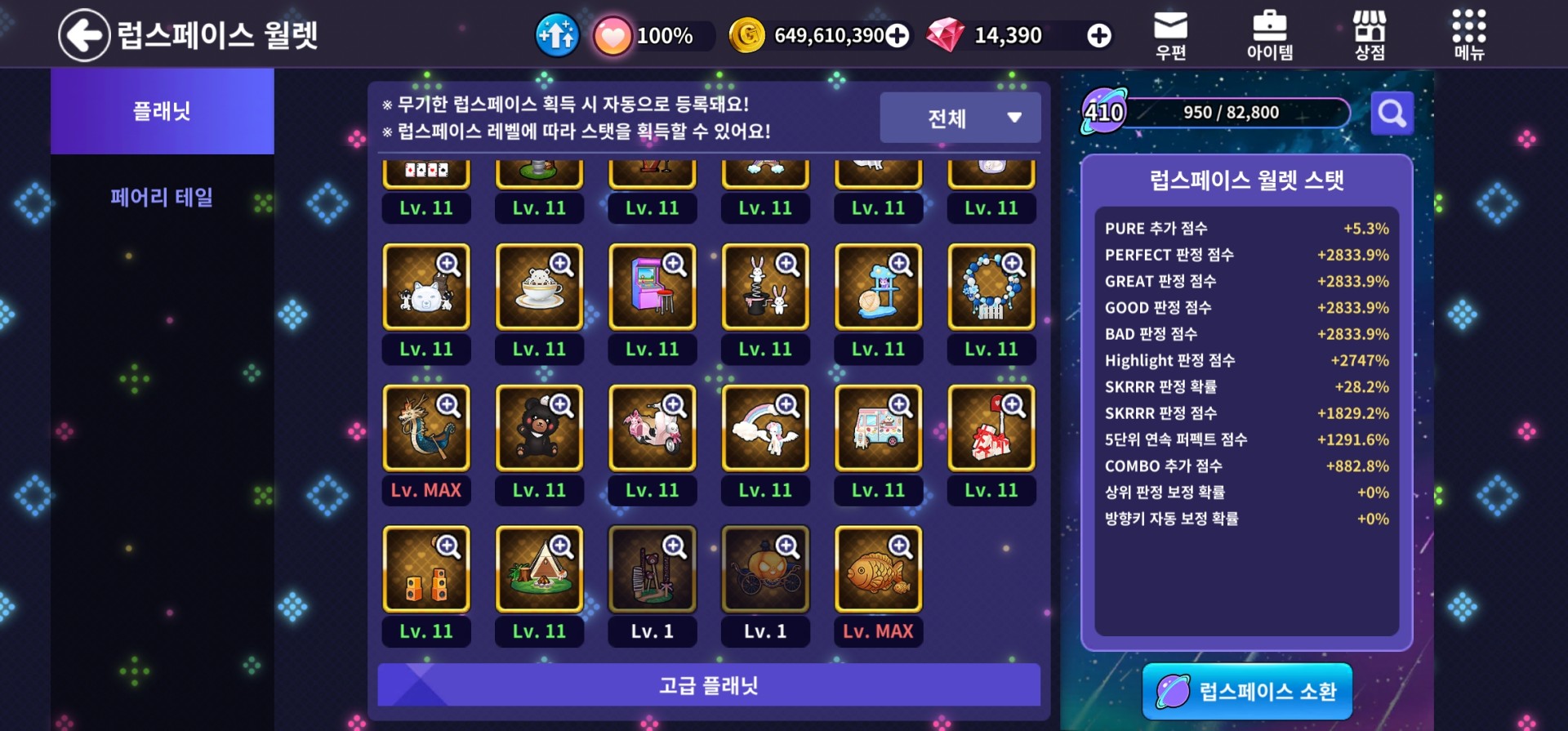Open the 아이템 inventory
1568x731 pixels.
[x=1269, y=36]
